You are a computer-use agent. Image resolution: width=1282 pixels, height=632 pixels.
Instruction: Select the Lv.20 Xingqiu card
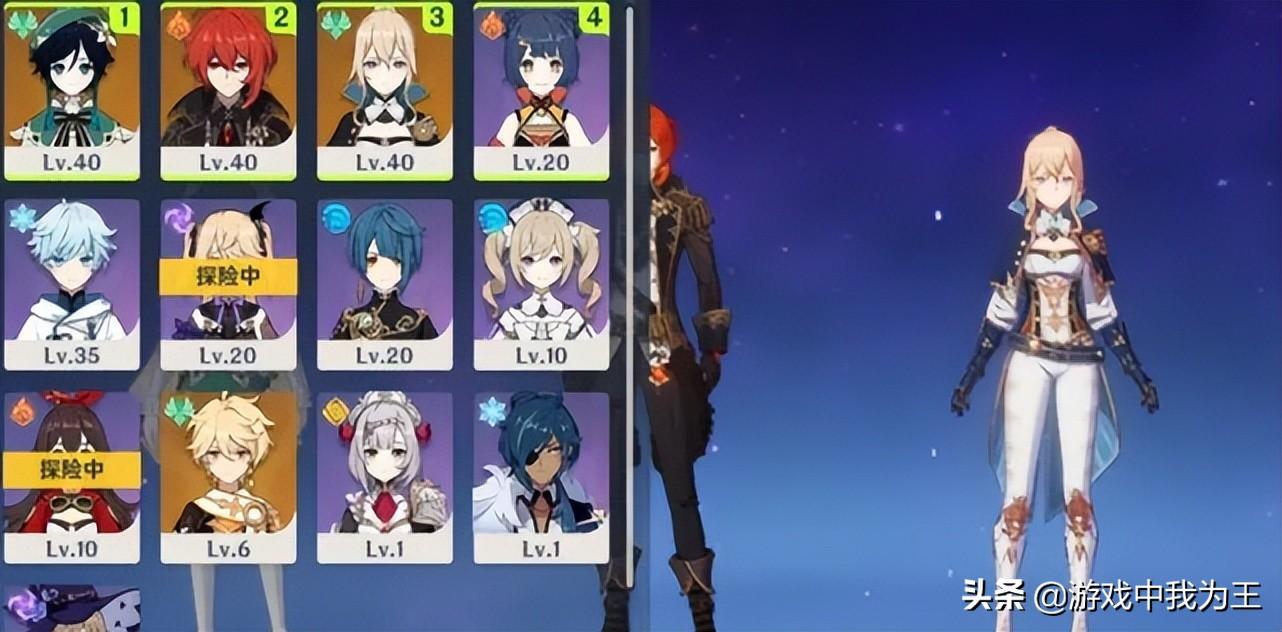point(385,284)
